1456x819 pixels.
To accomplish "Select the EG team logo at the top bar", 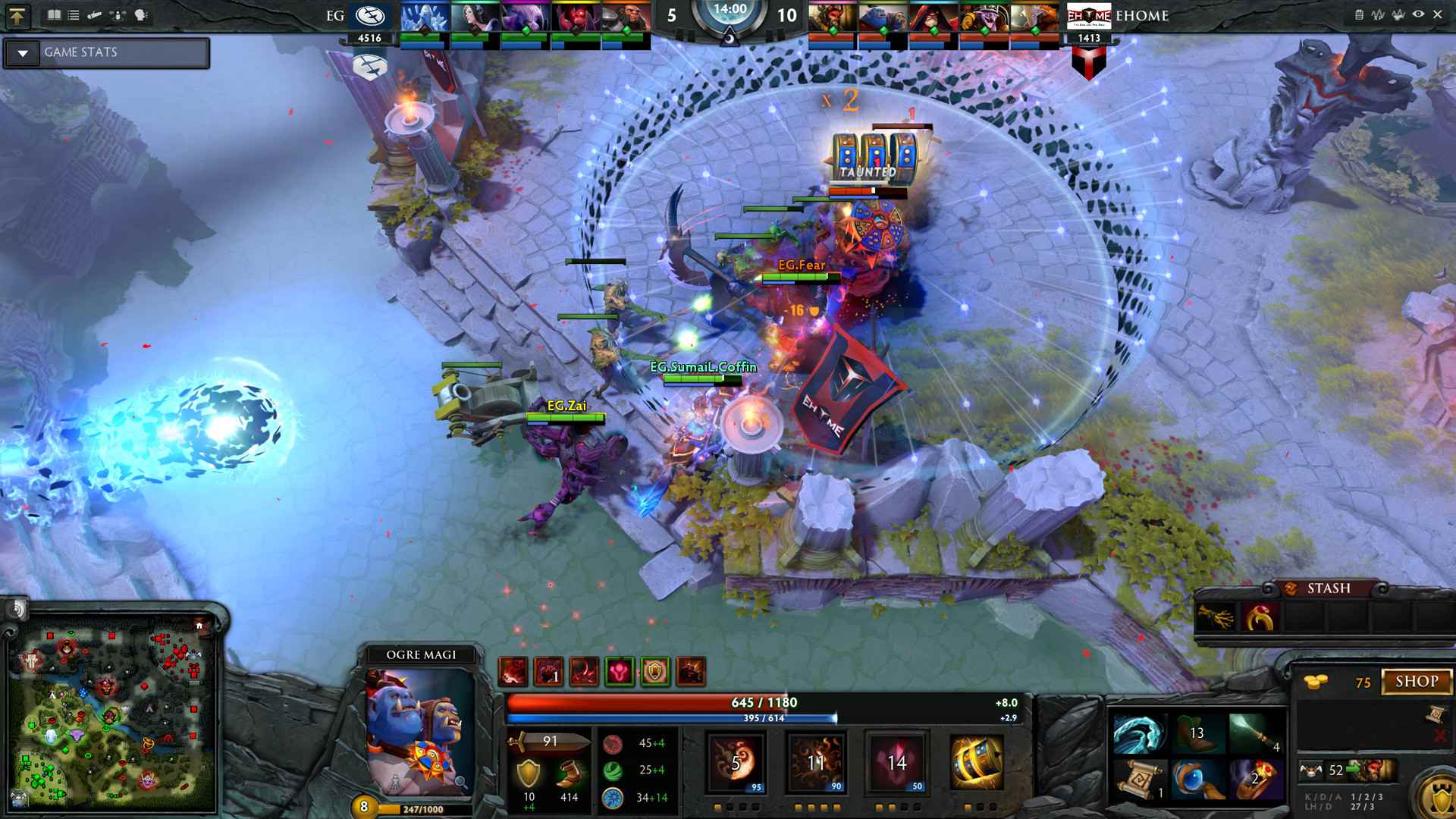I will 371,14.
